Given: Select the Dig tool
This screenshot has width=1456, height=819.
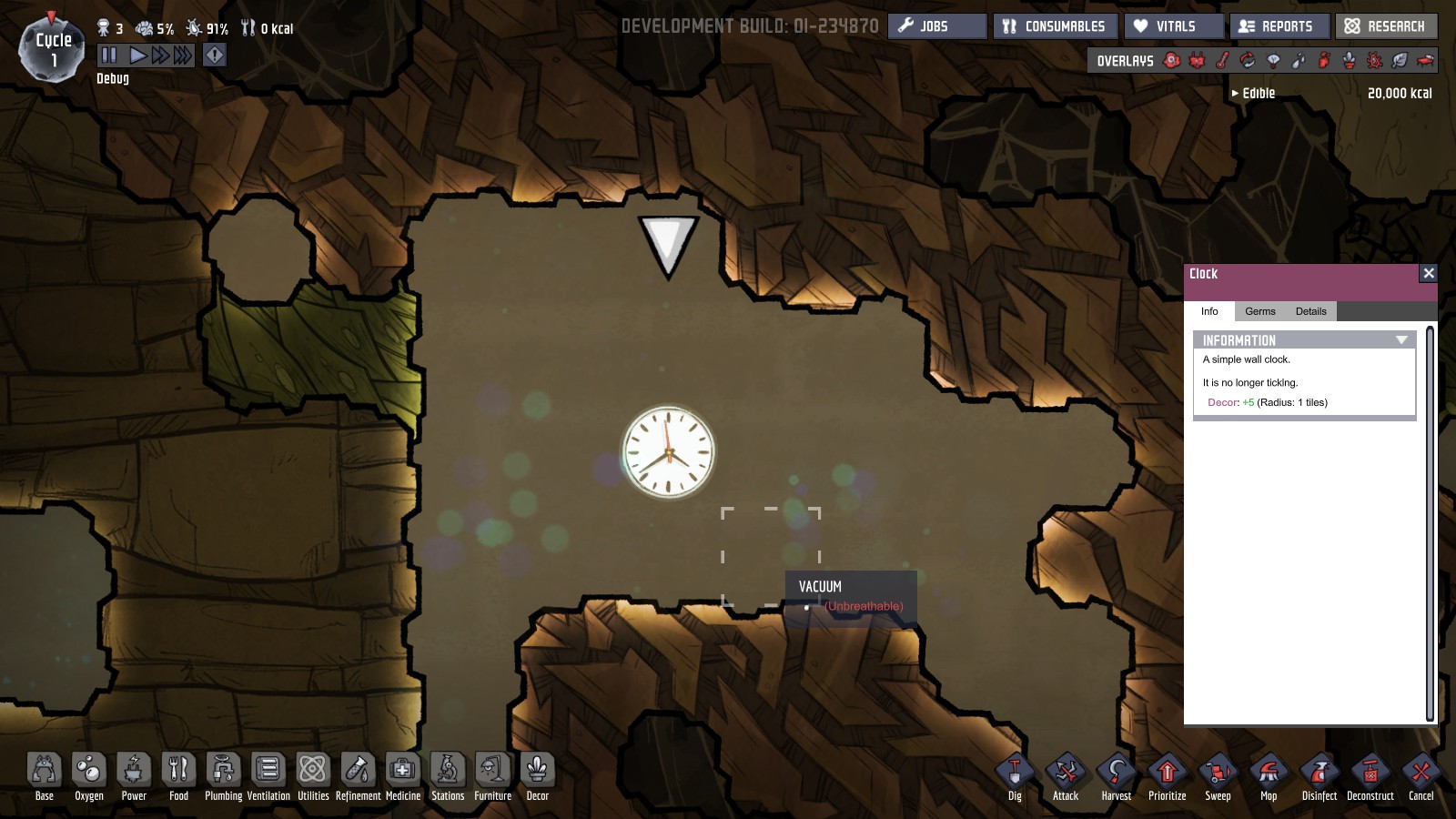Looking at the screenshot, I should coord(1015,773).
